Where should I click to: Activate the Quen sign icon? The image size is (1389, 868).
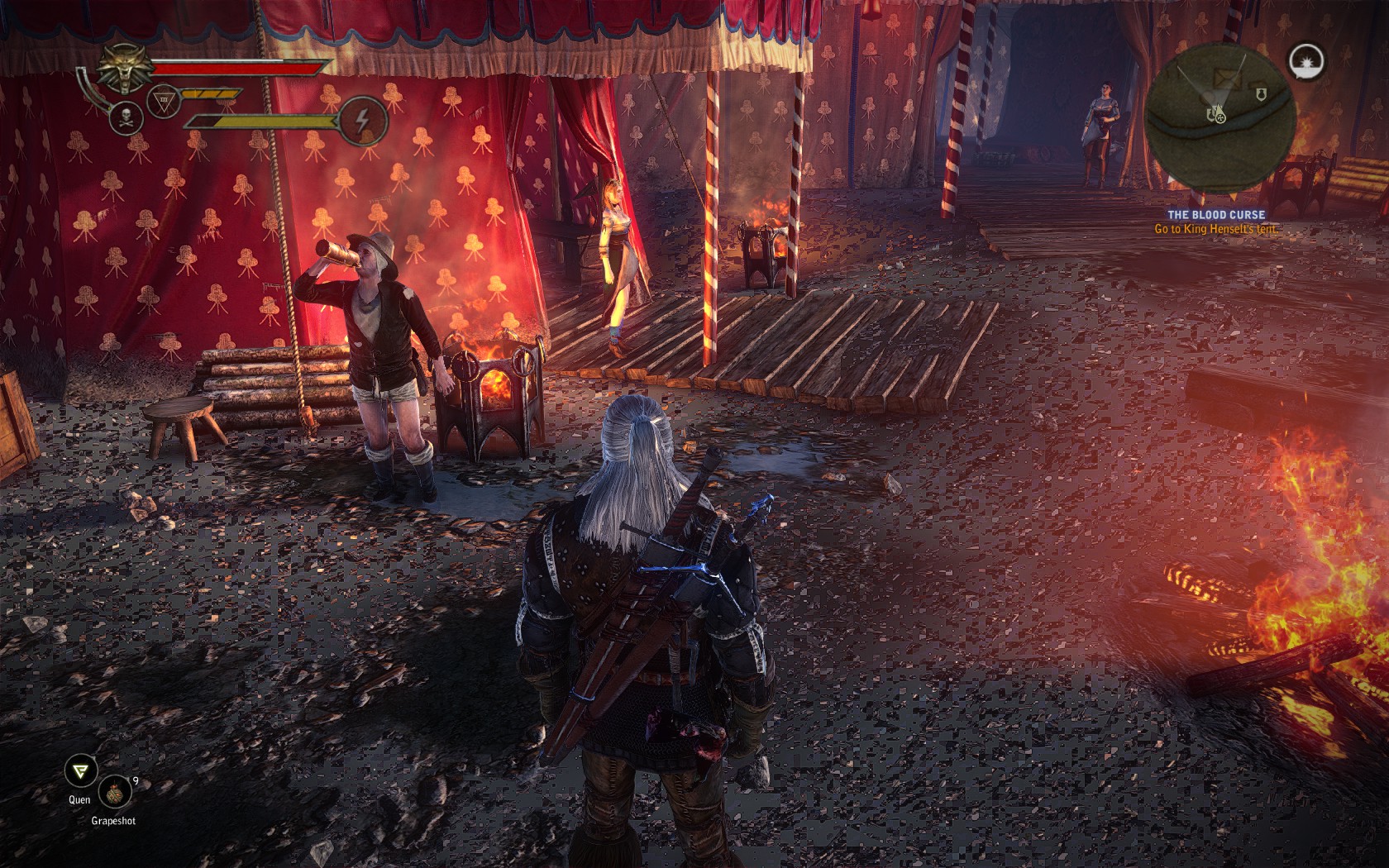[80, 772]
